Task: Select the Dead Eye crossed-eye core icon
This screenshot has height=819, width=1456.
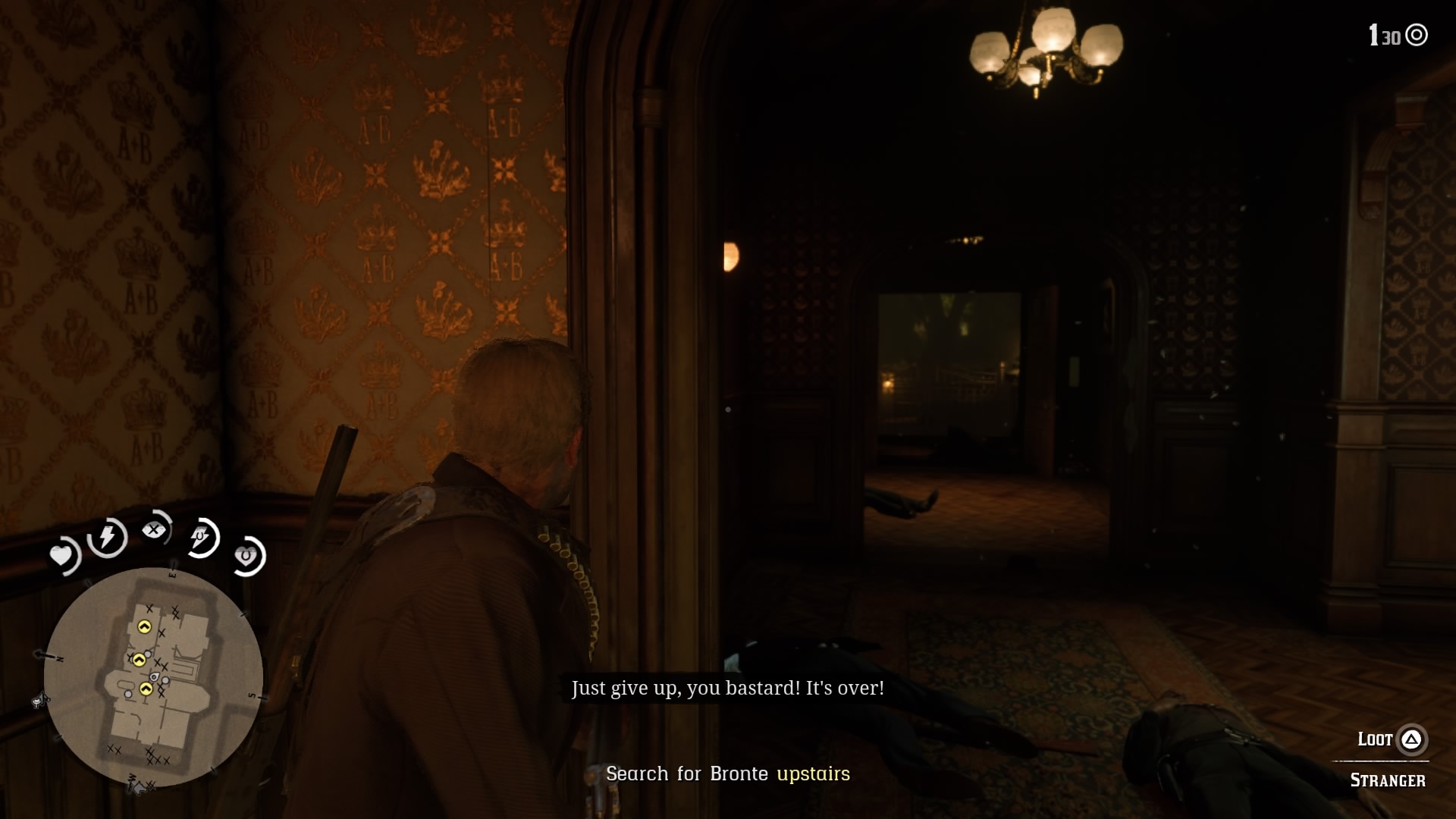Action: point(154,529)
